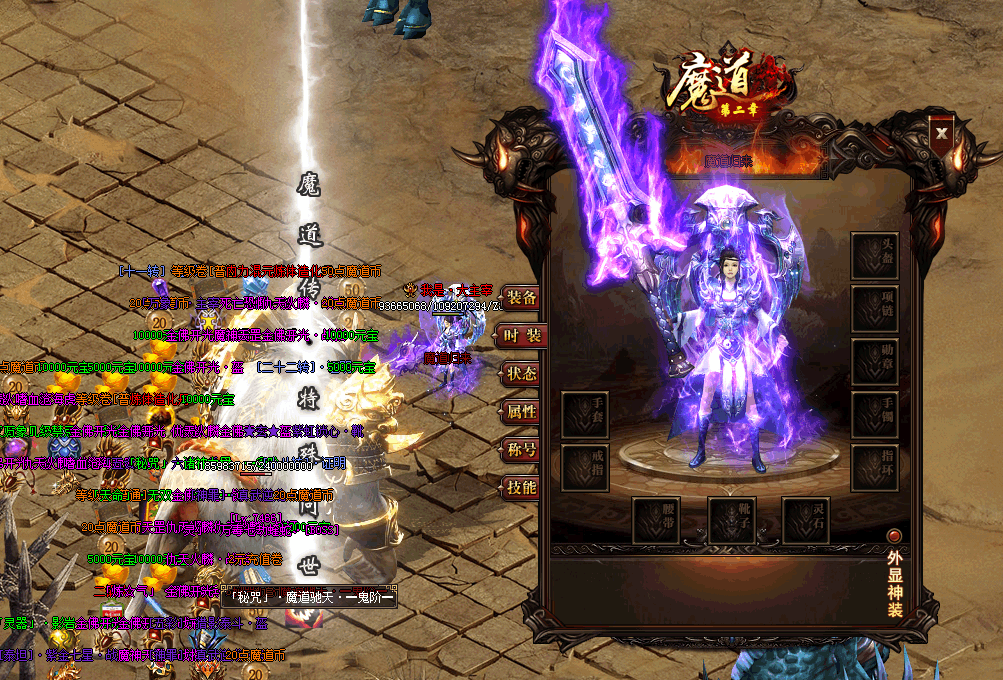Open the 称号 (Title) tab
Viewport: 1003px width, 680px height.
(x=520, y=450)
